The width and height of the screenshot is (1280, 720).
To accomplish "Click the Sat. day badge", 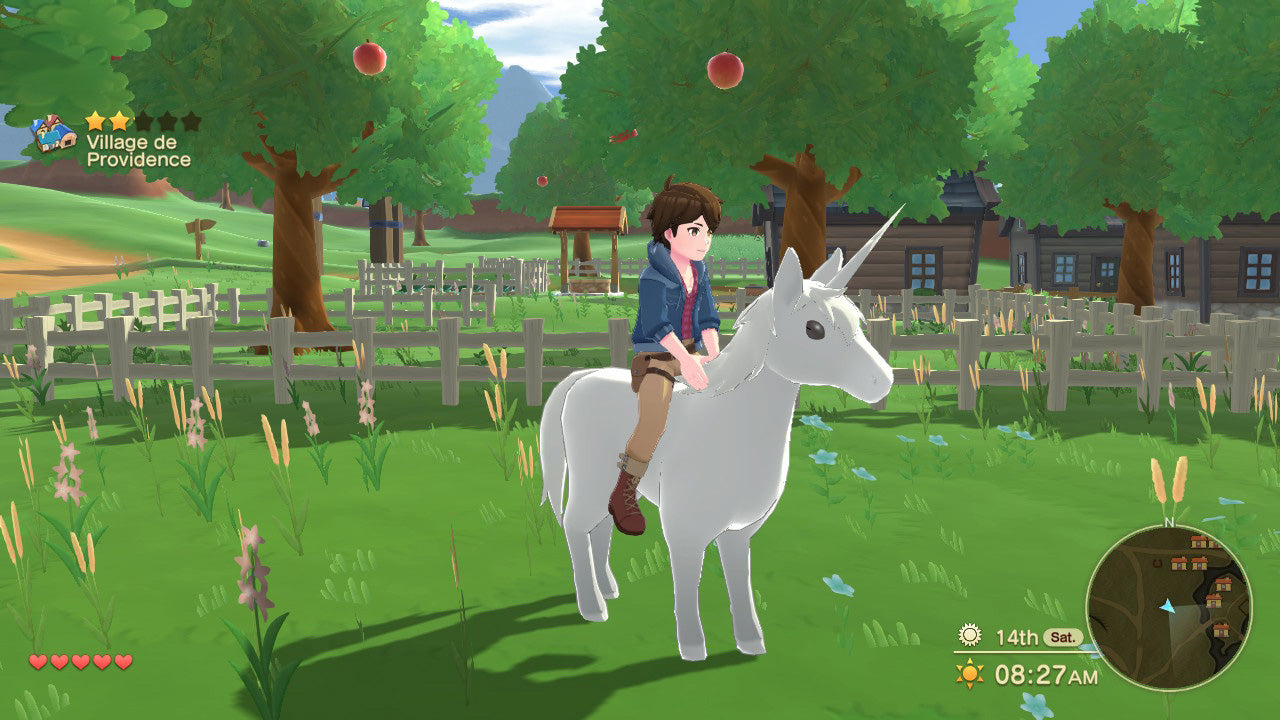I will tap(1063, 636).
